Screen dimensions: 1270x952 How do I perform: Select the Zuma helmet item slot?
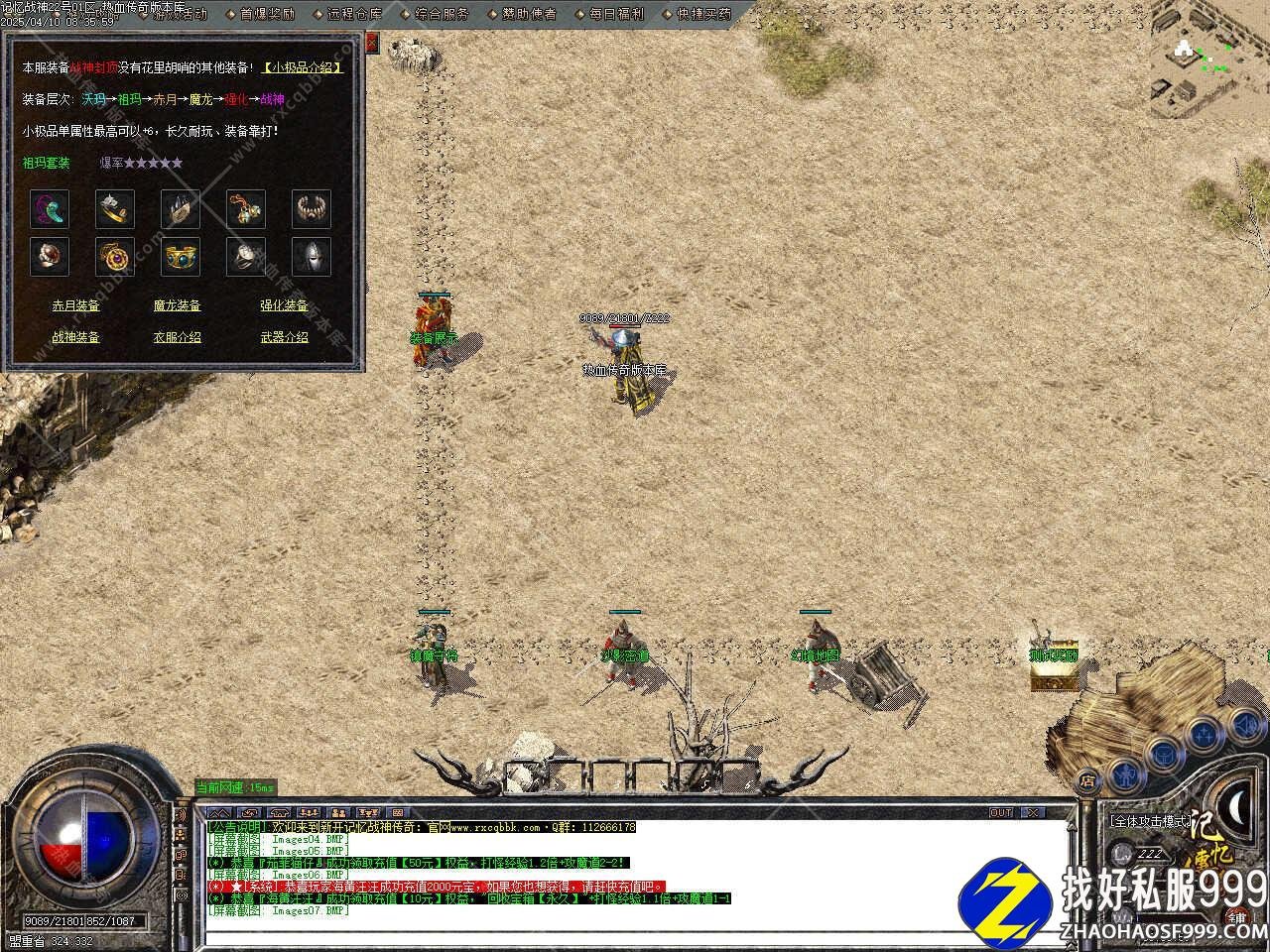coord(312,256)
